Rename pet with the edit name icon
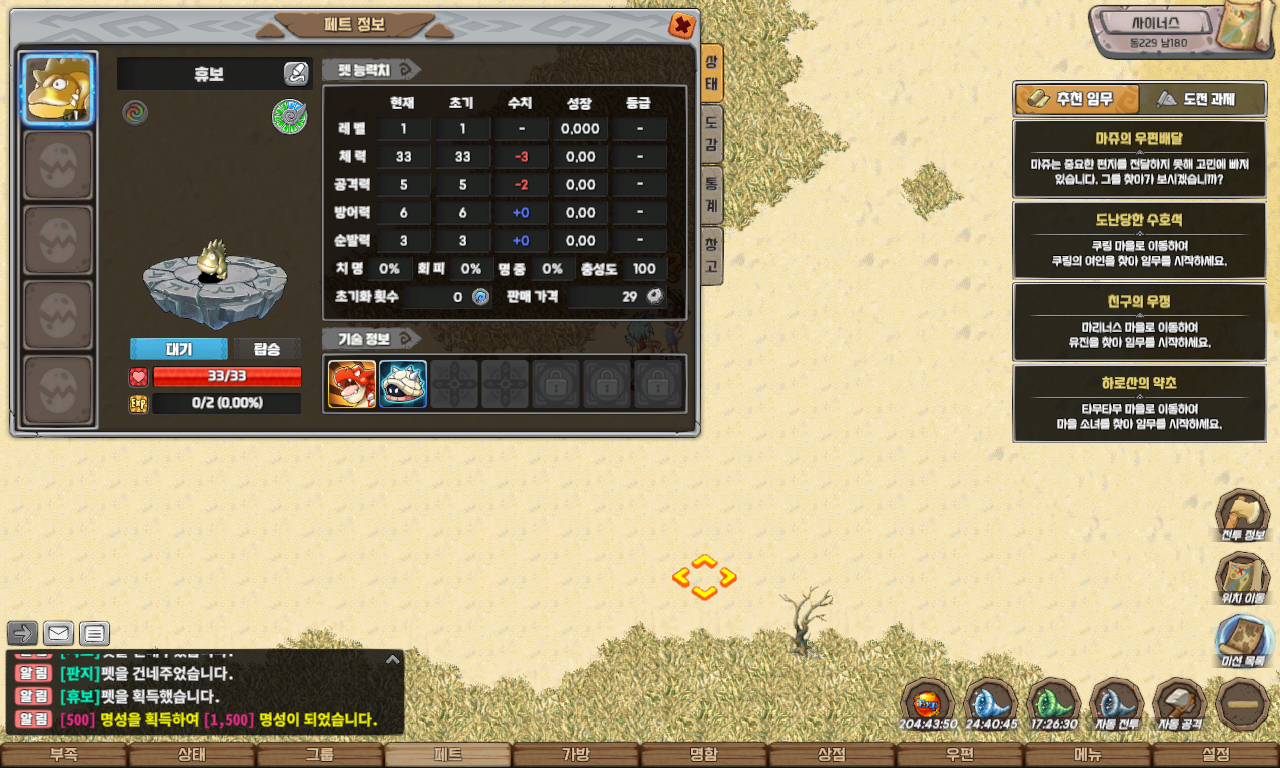 [296, 73]
